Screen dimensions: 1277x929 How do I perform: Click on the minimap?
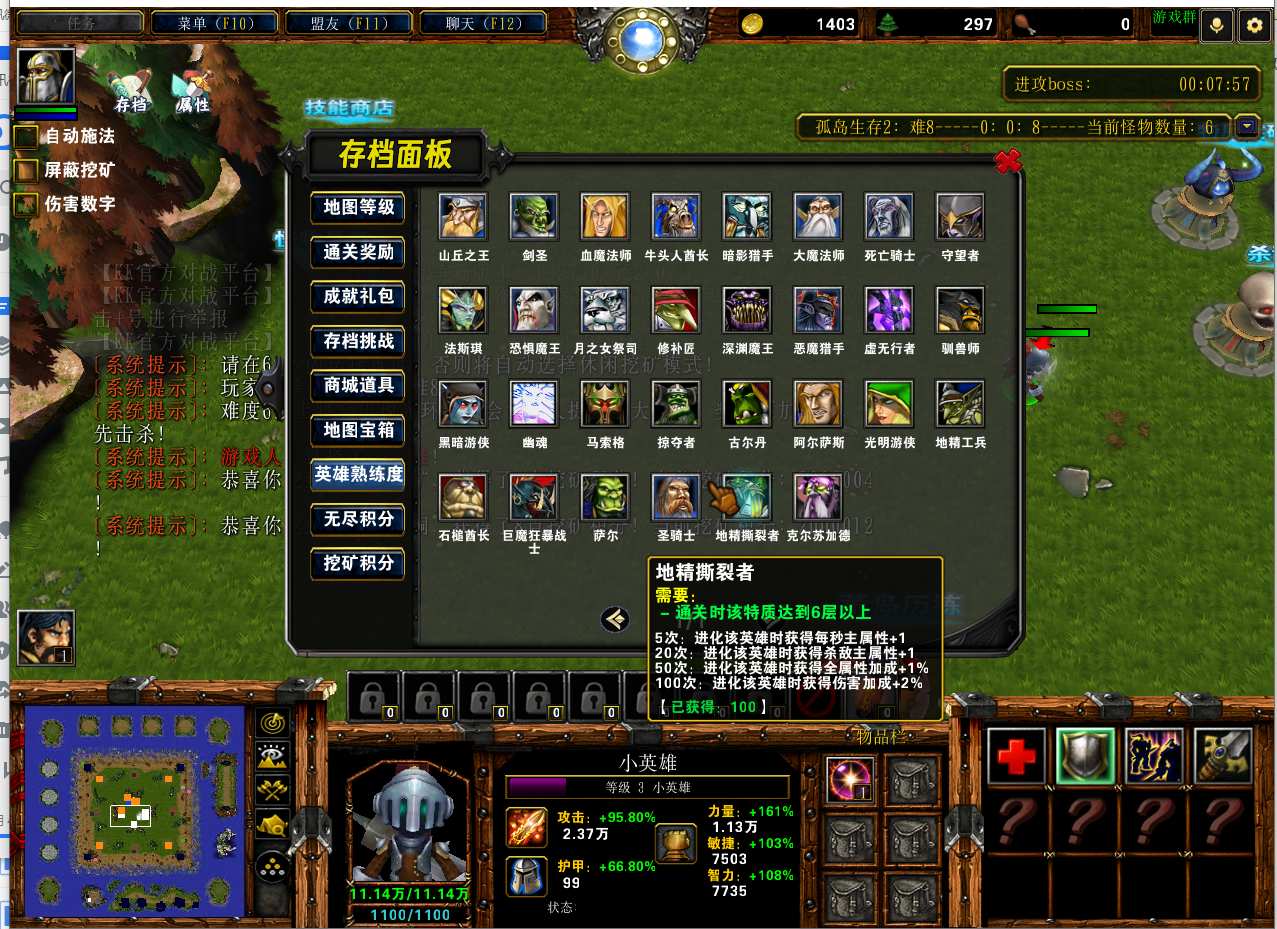[x=134, y=812]
